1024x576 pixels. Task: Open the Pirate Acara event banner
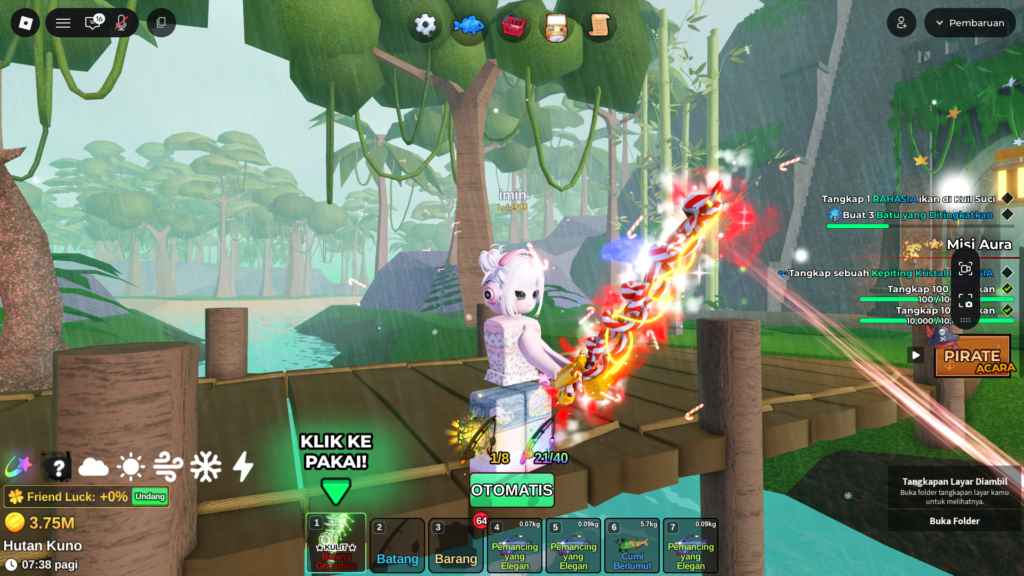tap(972, 357)
